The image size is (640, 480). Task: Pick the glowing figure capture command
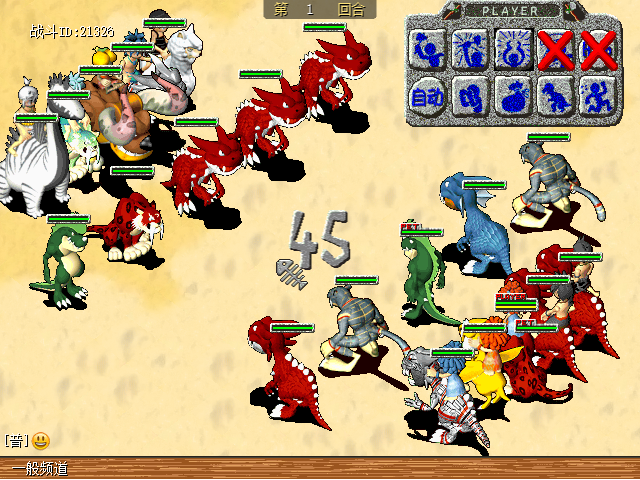(512, 48)
